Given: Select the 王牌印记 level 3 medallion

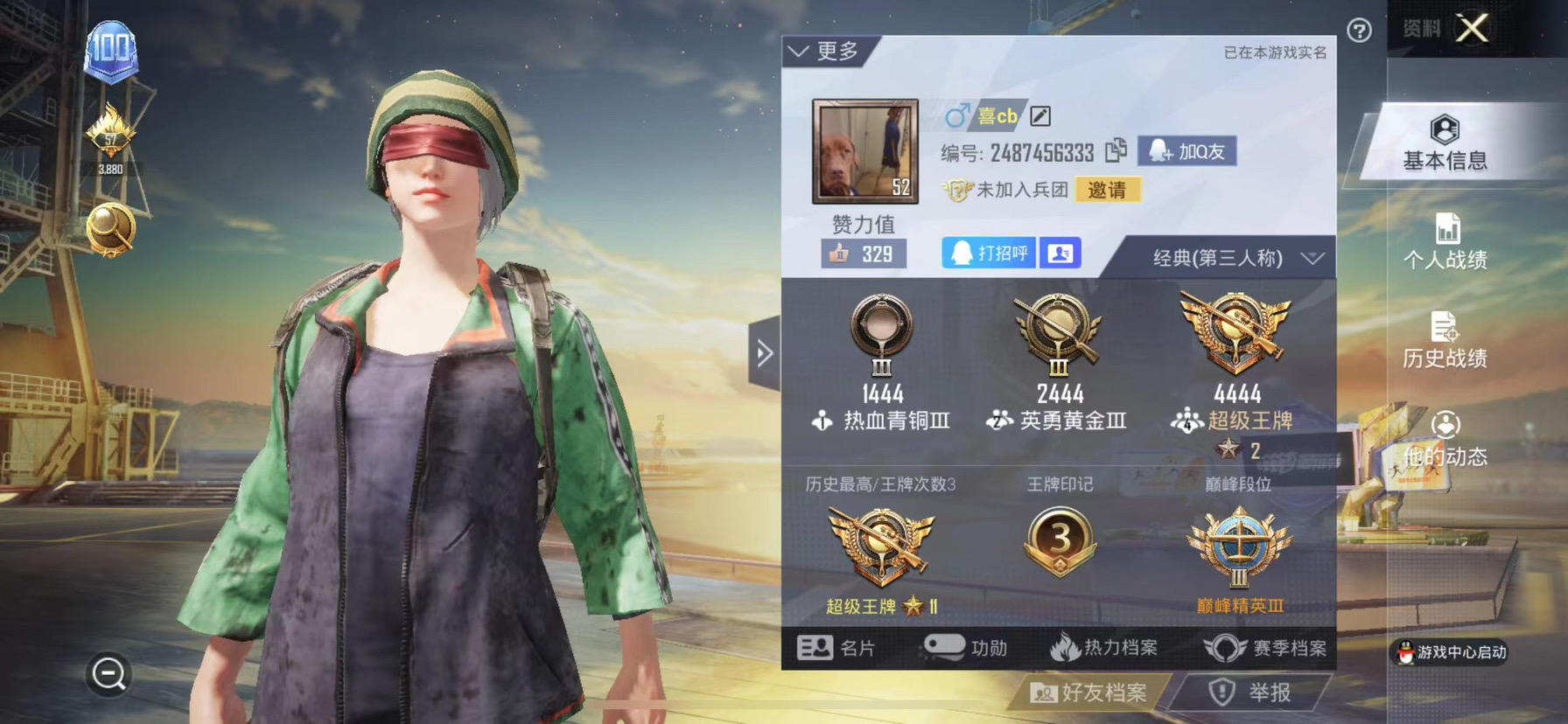Looking at the screenshot, I should click(x=1061, y=540).
